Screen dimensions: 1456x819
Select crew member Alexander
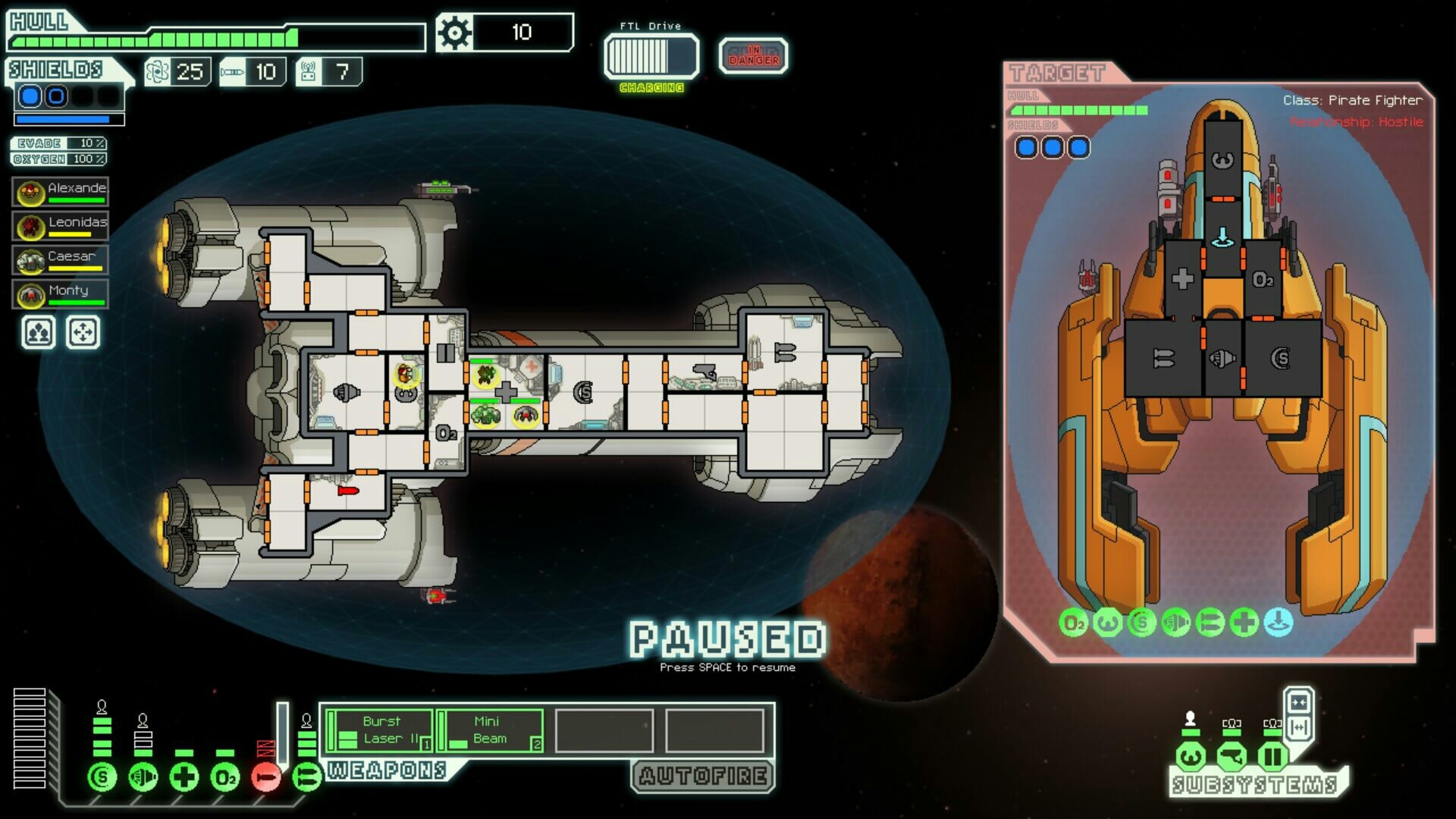tap(61, 193)
